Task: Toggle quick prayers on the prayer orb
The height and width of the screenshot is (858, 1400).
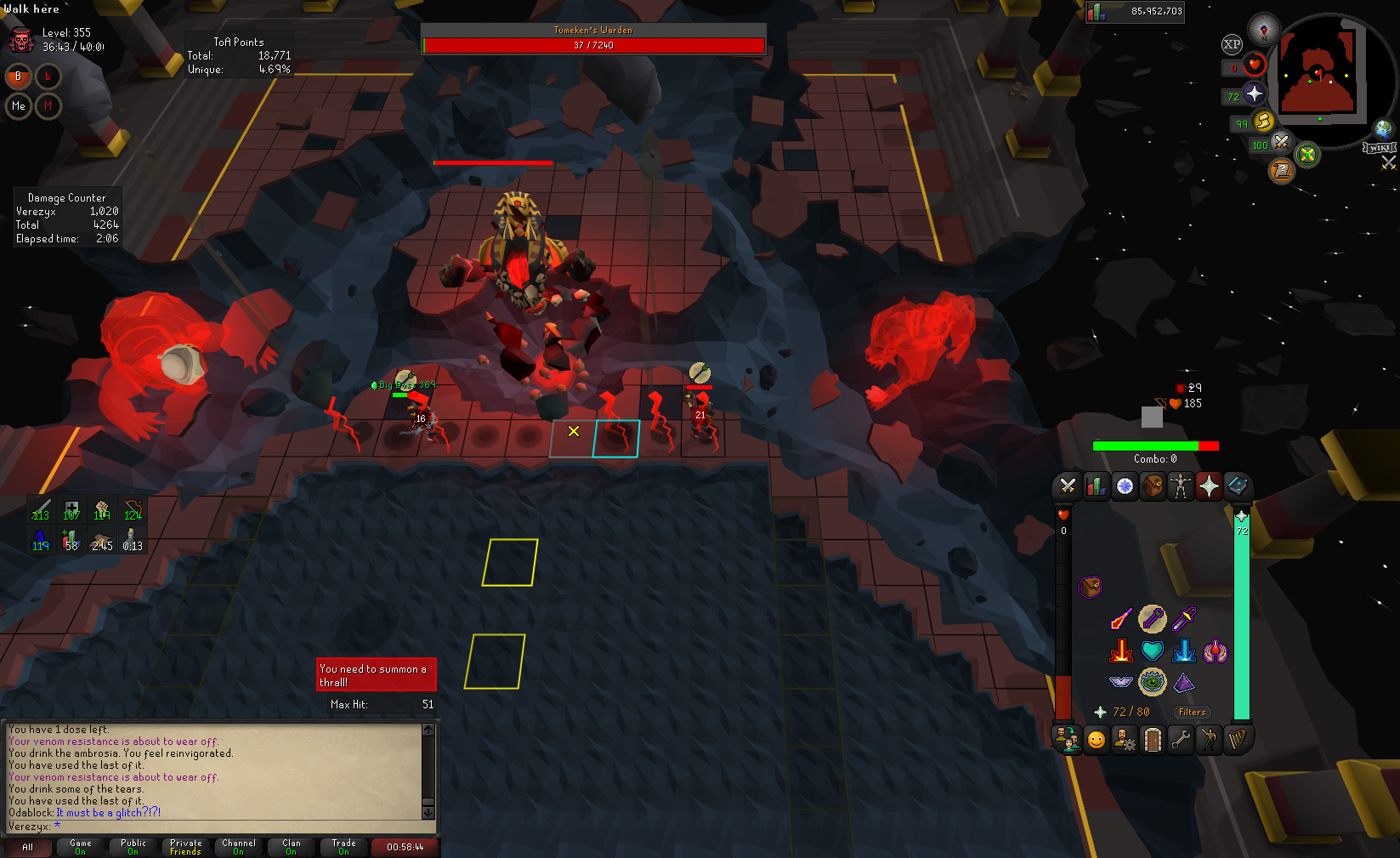Action: click(x=1255, y=94)
